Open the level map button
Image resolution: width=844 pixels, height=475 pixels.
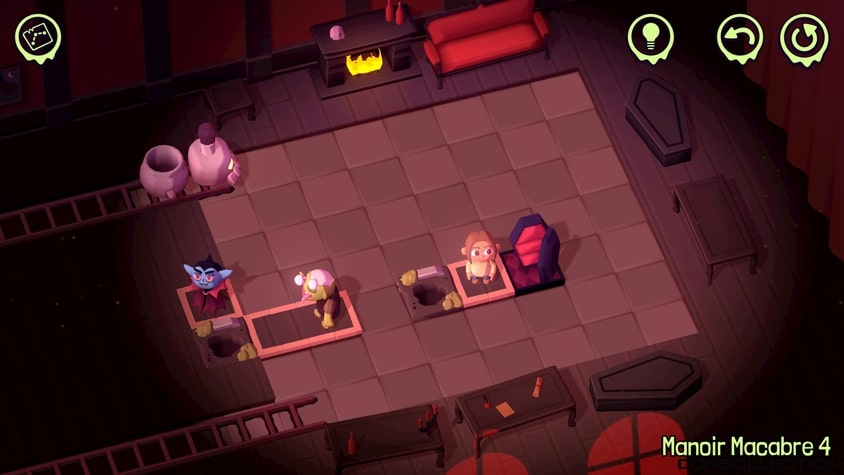pos(38,36)
